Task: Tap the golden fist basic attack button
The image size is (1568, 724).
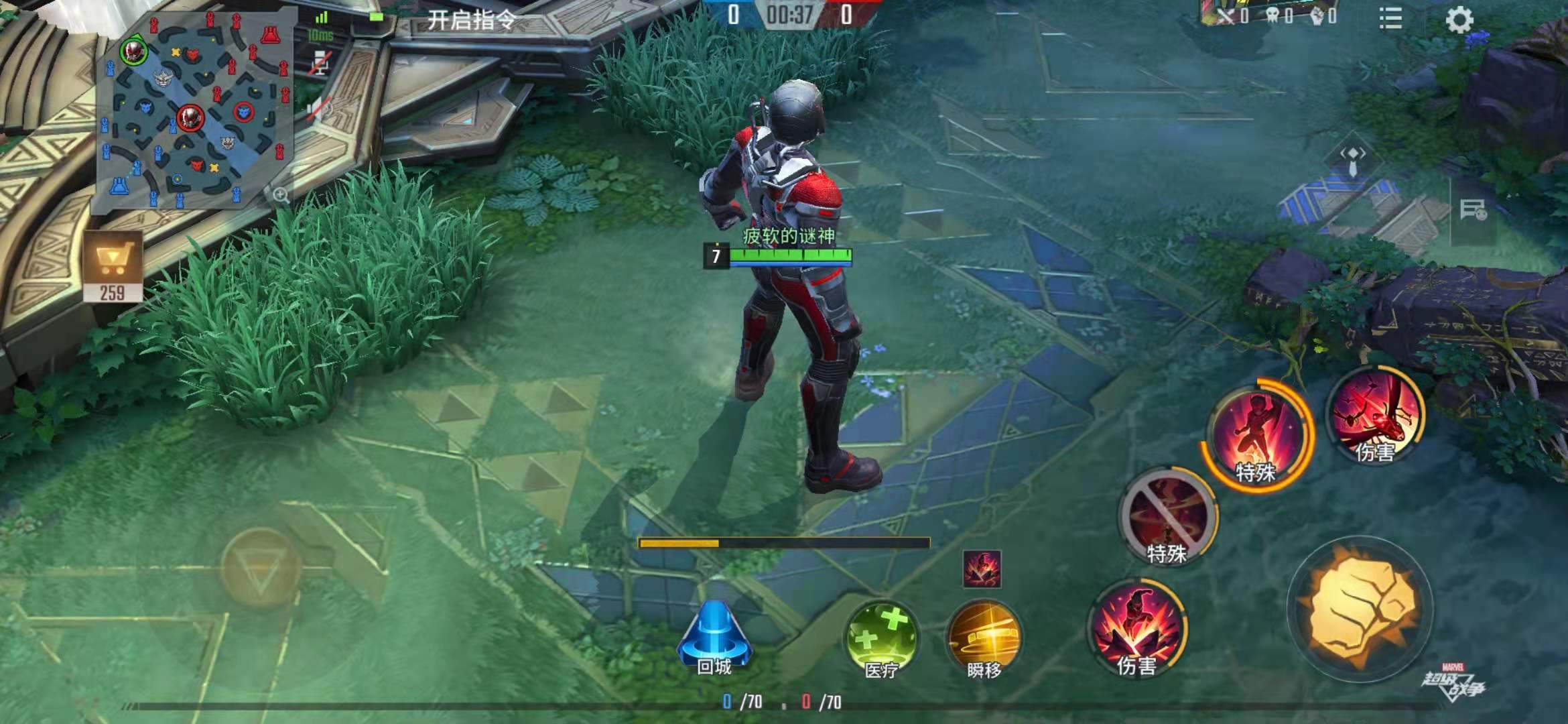Action: point(1360,609)
